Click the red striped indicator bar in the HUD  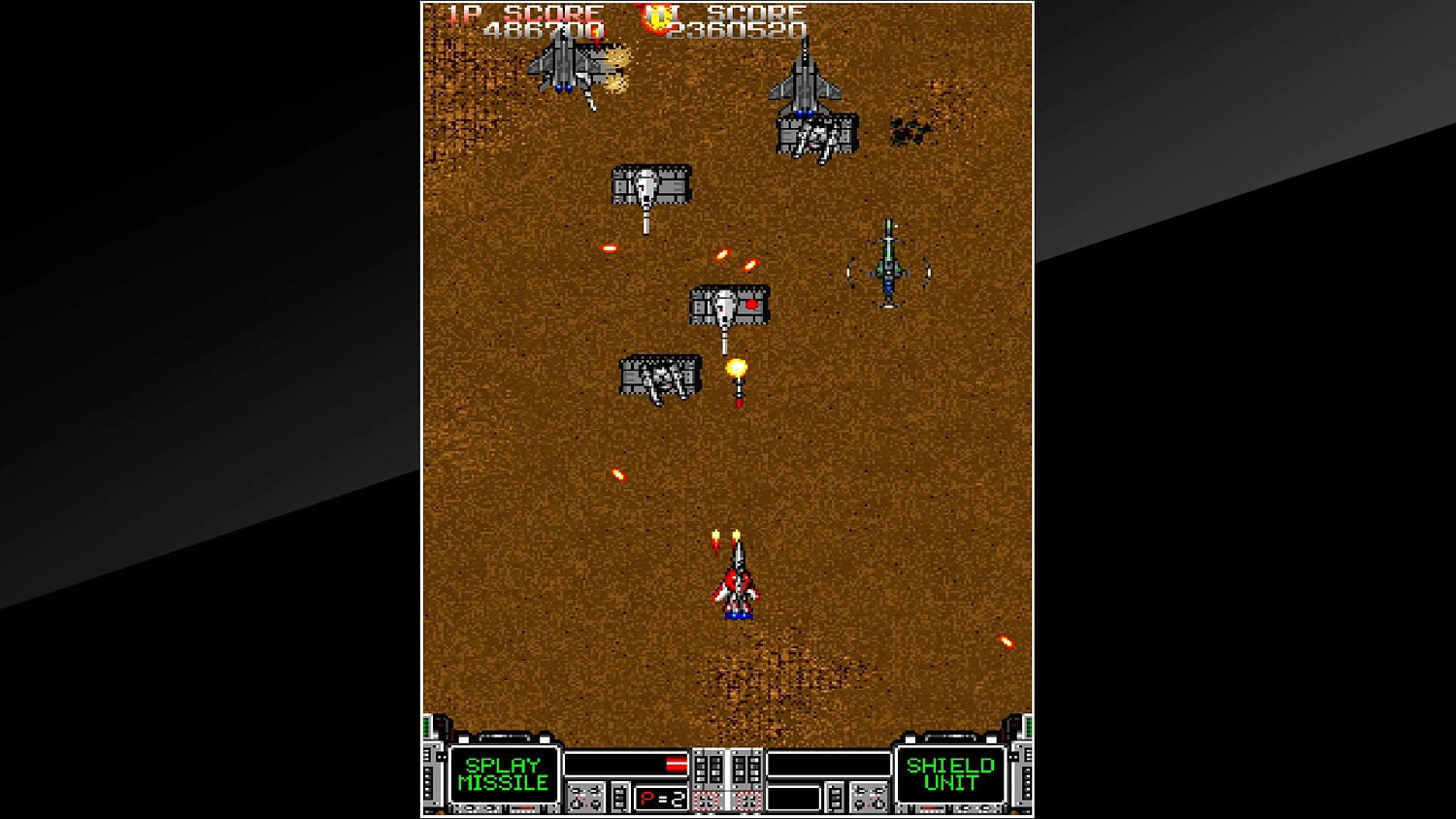tap(677, 764)
